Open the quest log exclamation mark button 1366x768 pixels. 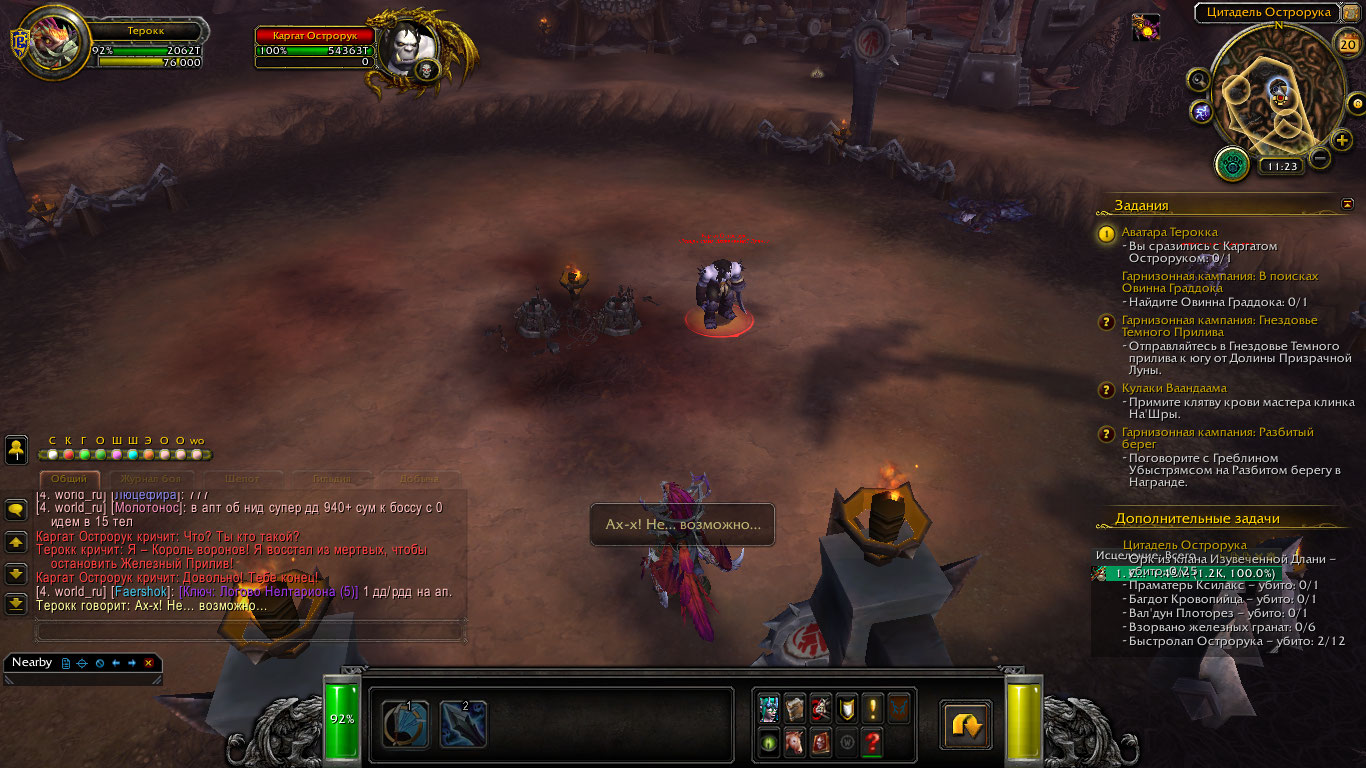coord(873,708)
